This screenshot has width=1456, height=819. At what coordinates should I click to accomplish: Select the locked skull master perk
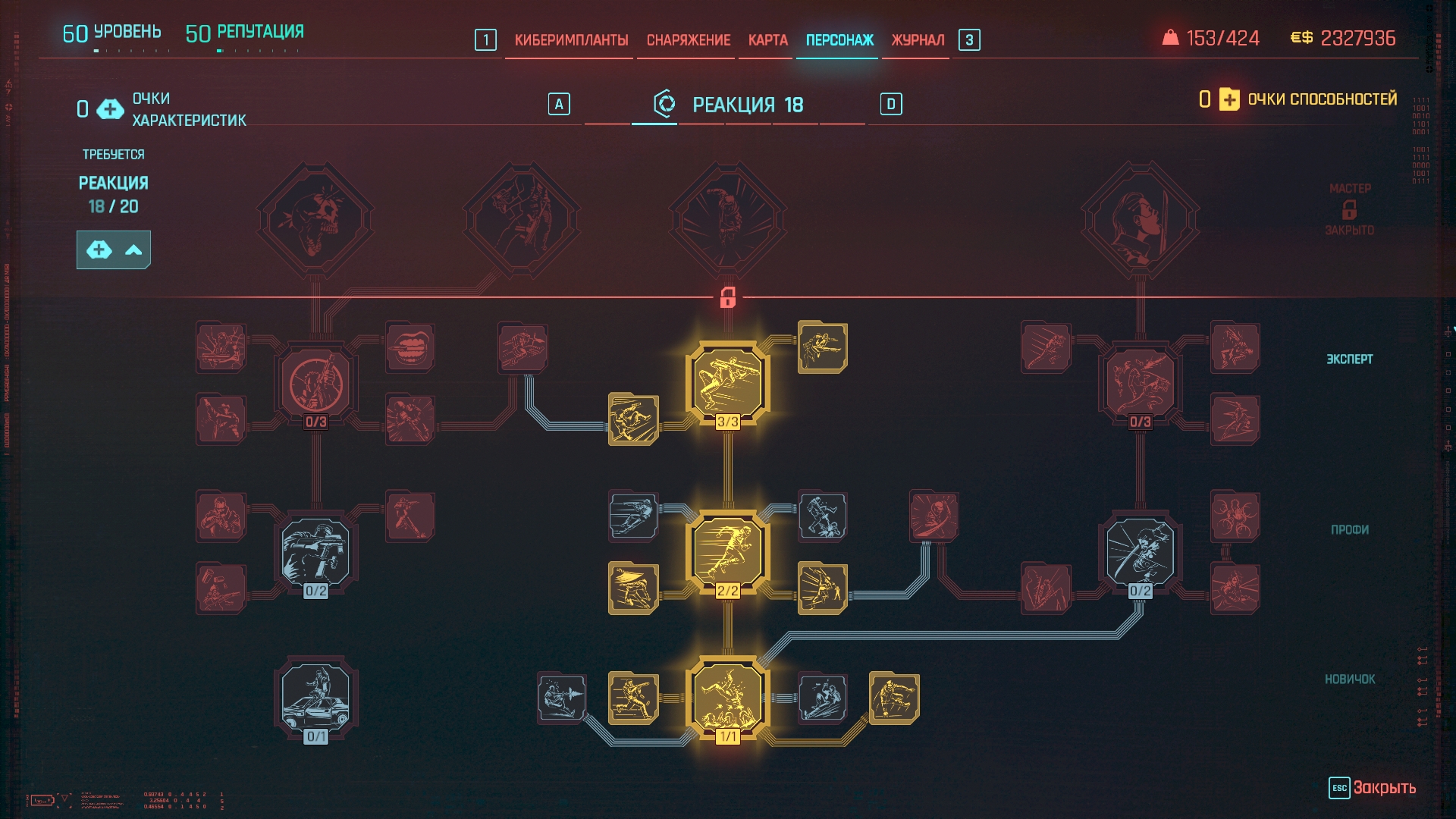tap(315, 220)
